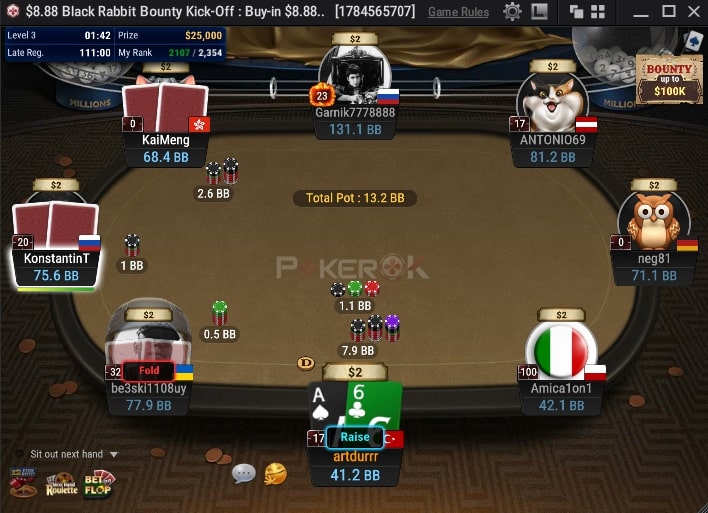Select ANTONIO69's cat avatar
This screenshot has width=708, height=513.
point(551,101)
